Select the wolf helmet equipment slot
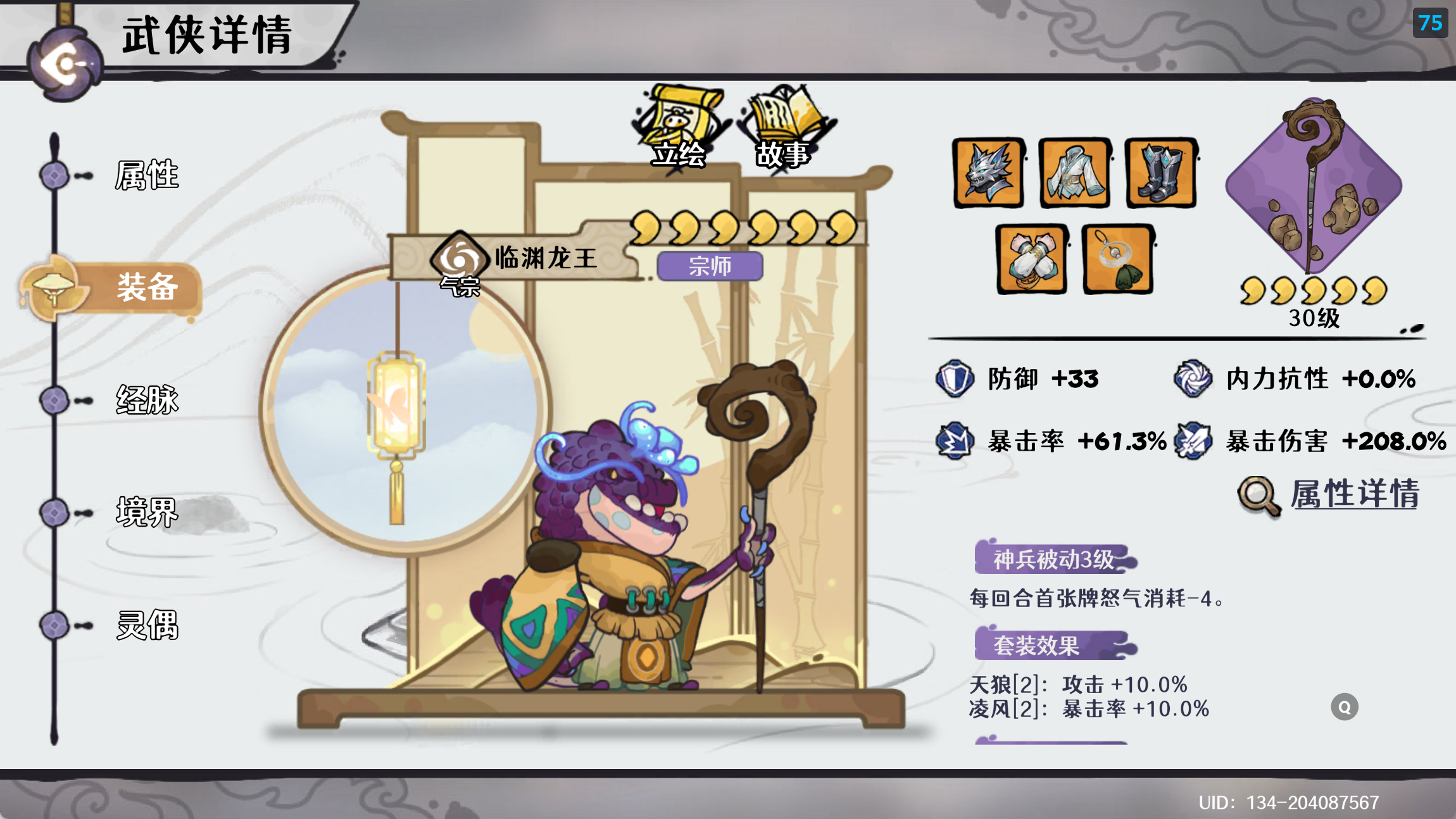The height and width of the screenshot is (819, 1456). [x=988, y=173]
